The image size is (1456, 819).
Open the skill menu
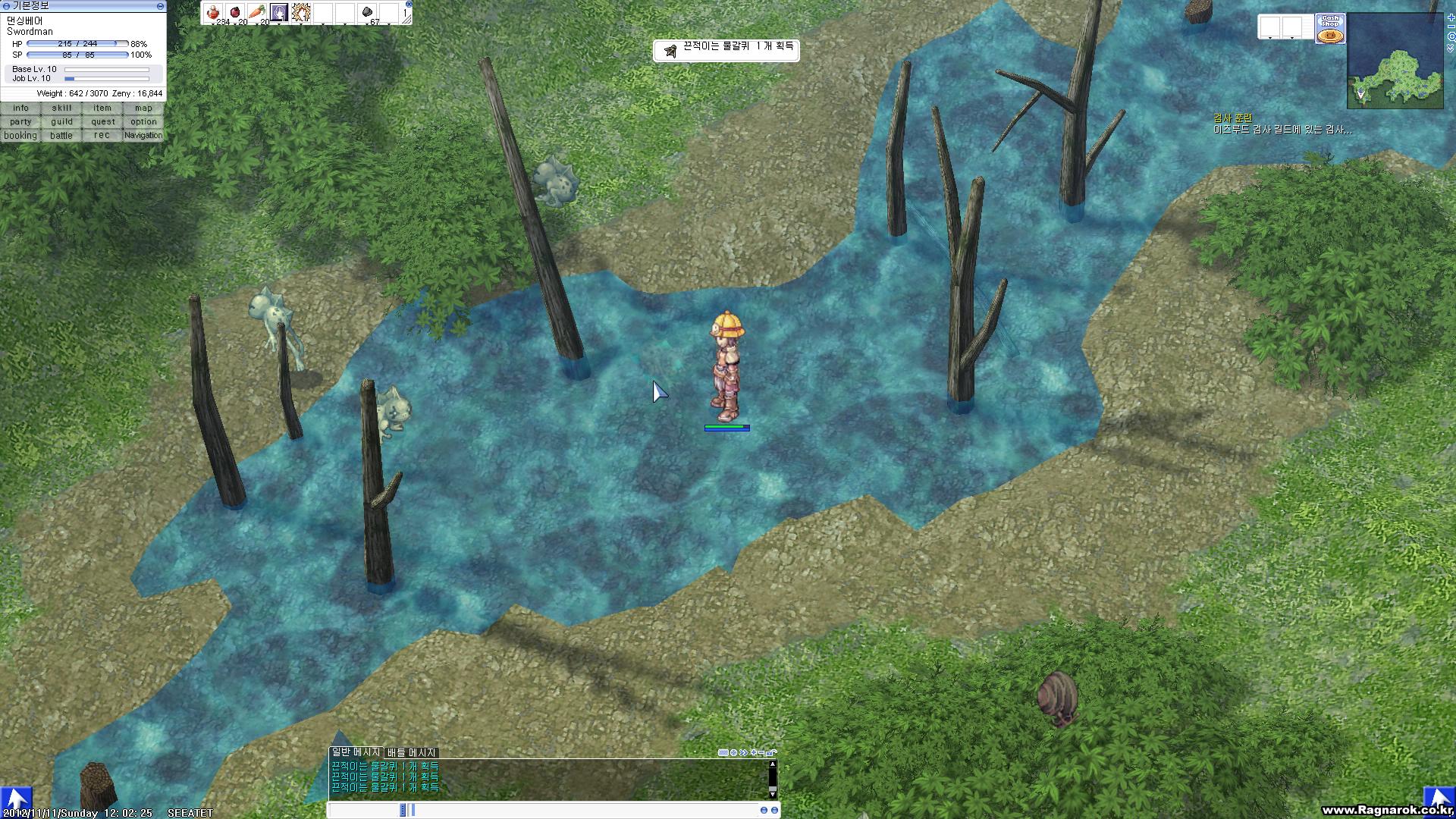61,108
